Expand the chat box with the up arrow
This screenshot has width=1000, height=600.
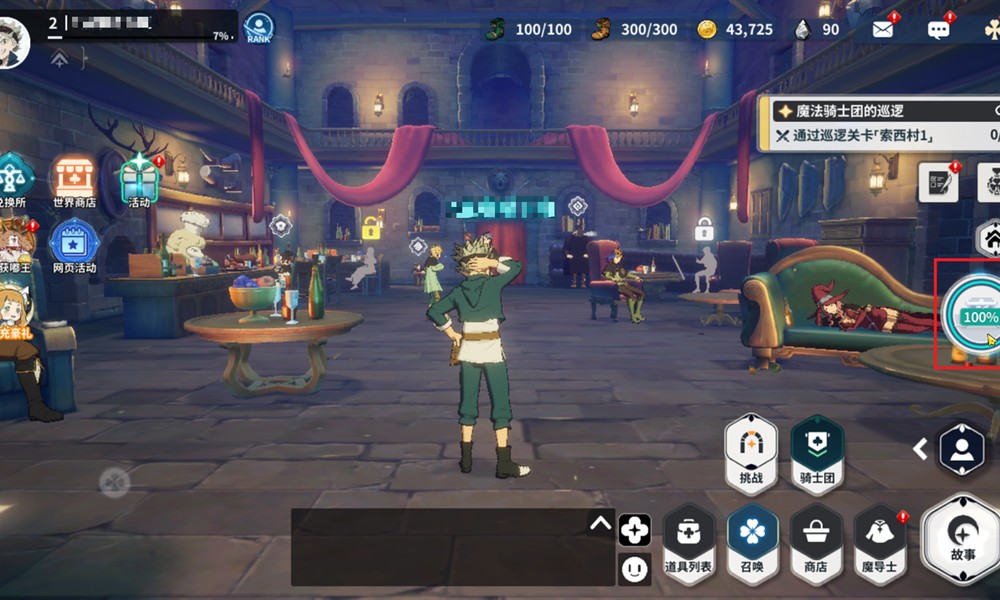point(600,522)
